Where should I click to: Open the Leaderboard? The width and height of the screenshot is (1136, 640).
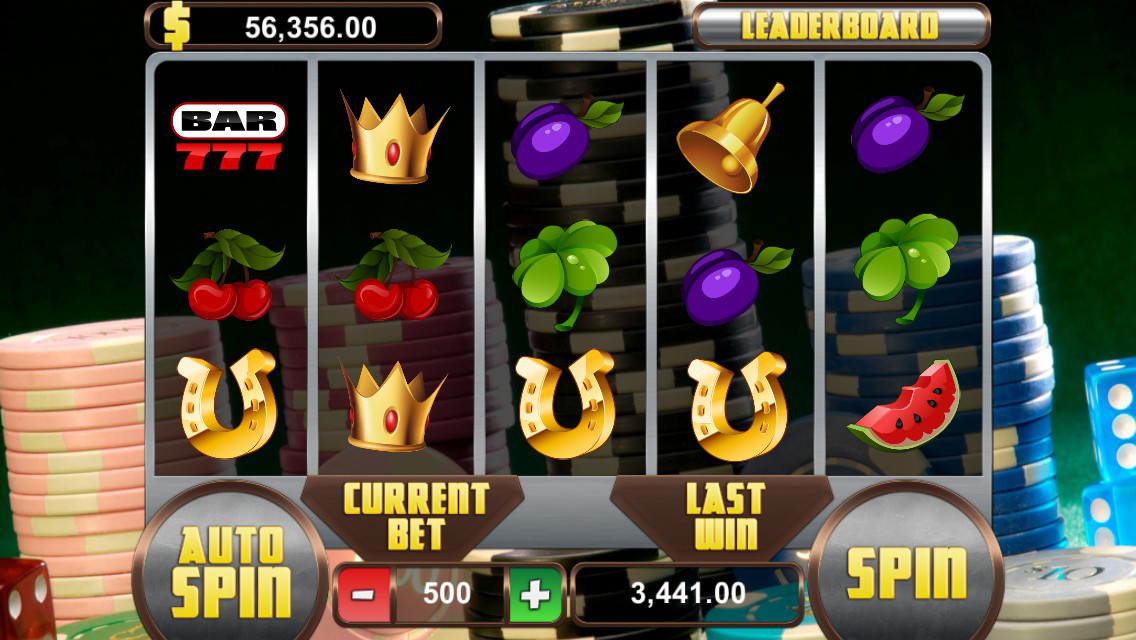pos(840,26)
